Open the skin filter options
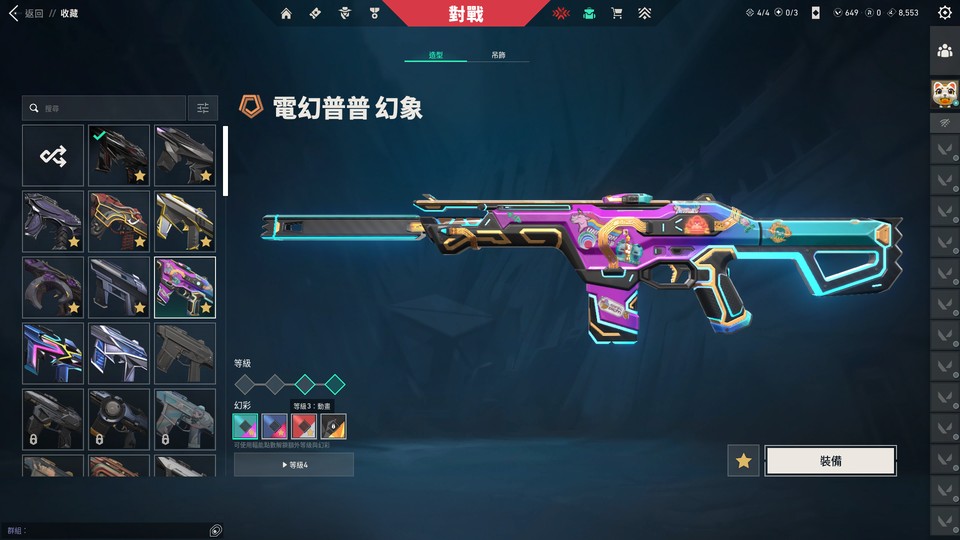The image size is (960, 540). 203,108
